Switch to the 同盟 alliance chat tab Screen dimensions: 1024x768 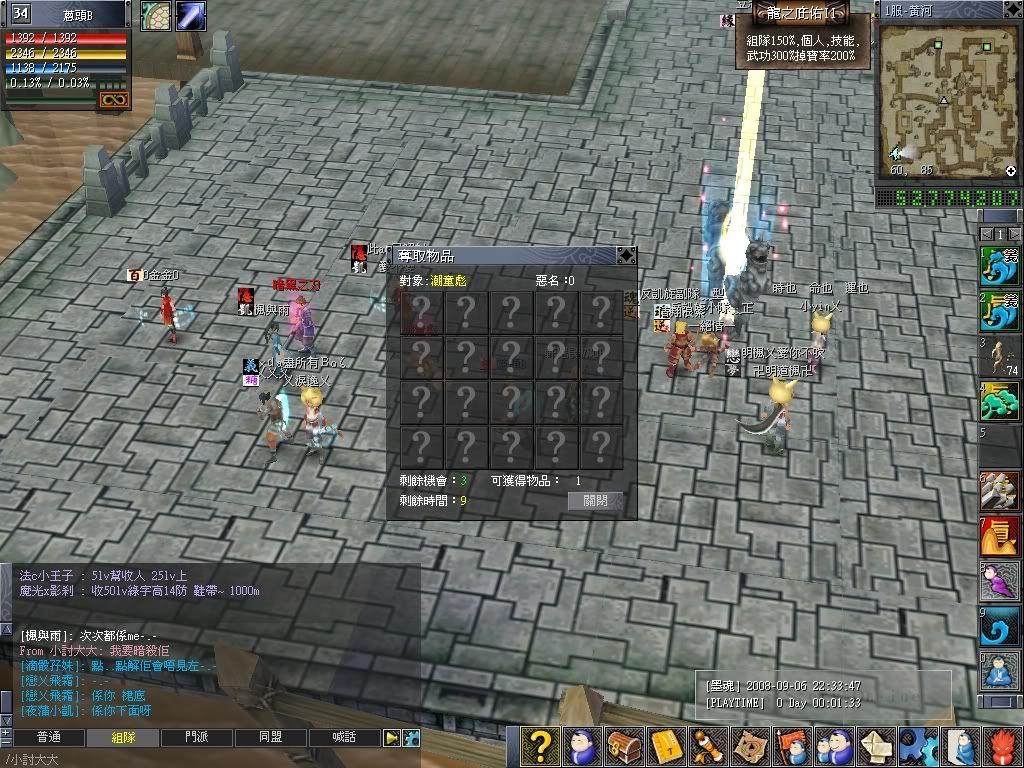pyautogui.click(x=271, y=737)
